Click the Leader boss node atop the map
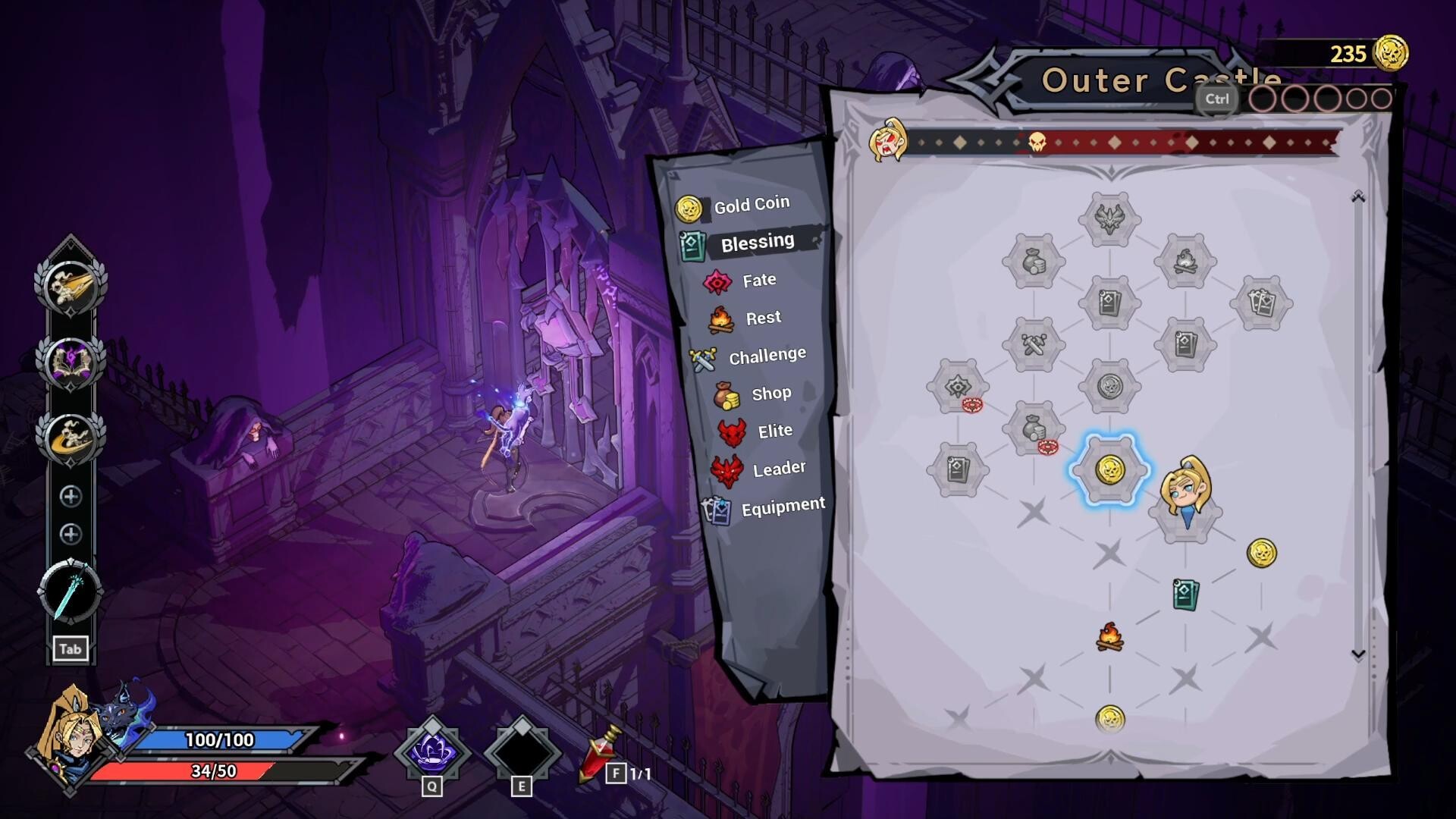Viewport: 1456px width, 819px height. [1109, 219]
